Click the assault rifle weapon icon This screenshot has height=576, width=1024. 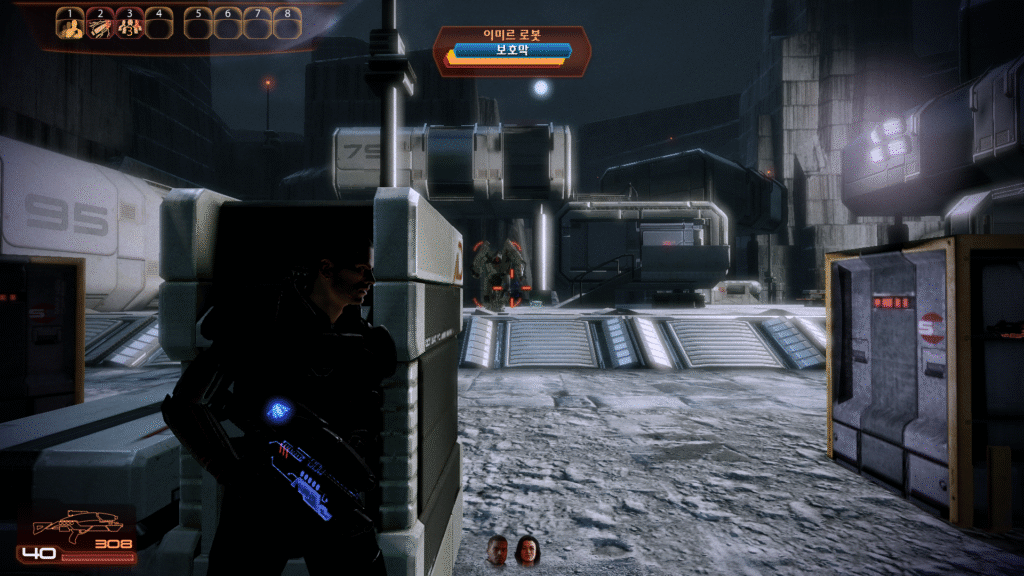click(x=77, y=525)
